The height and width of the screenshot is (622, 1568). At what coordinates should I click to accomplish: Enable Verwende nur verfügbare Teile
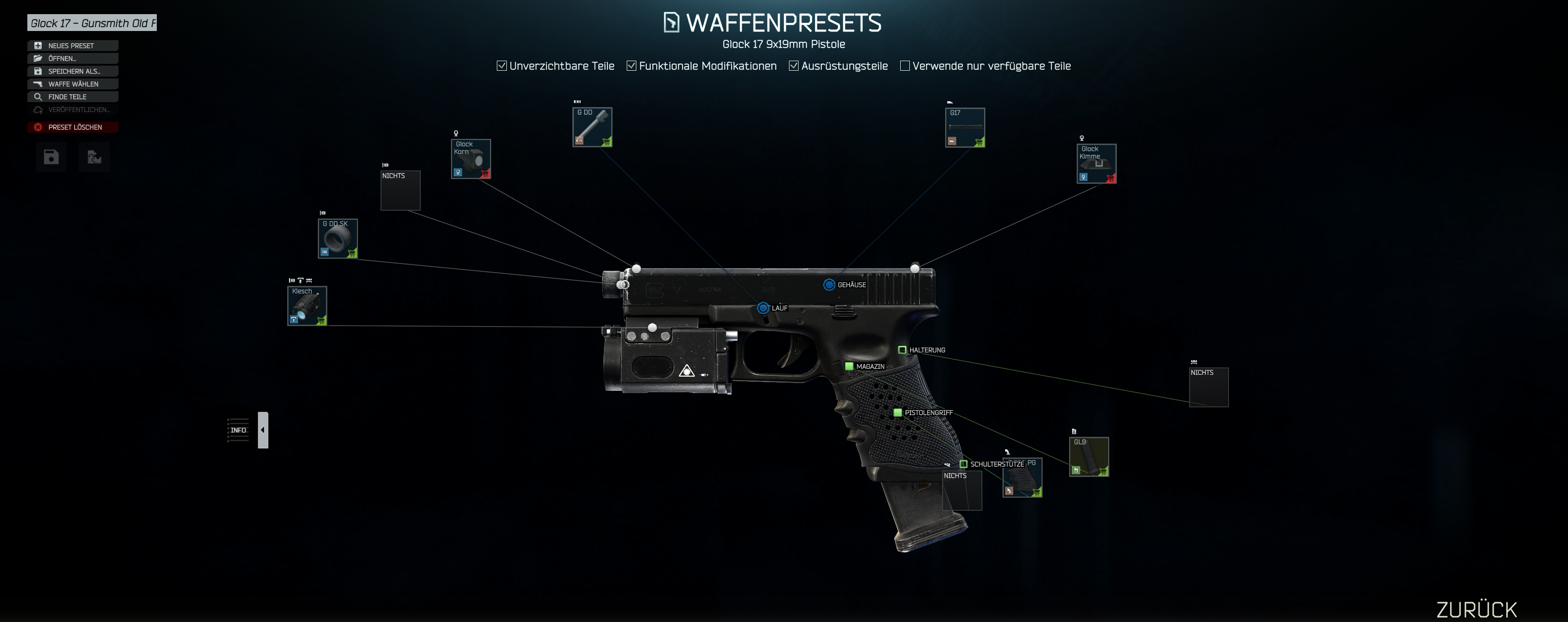905,66
